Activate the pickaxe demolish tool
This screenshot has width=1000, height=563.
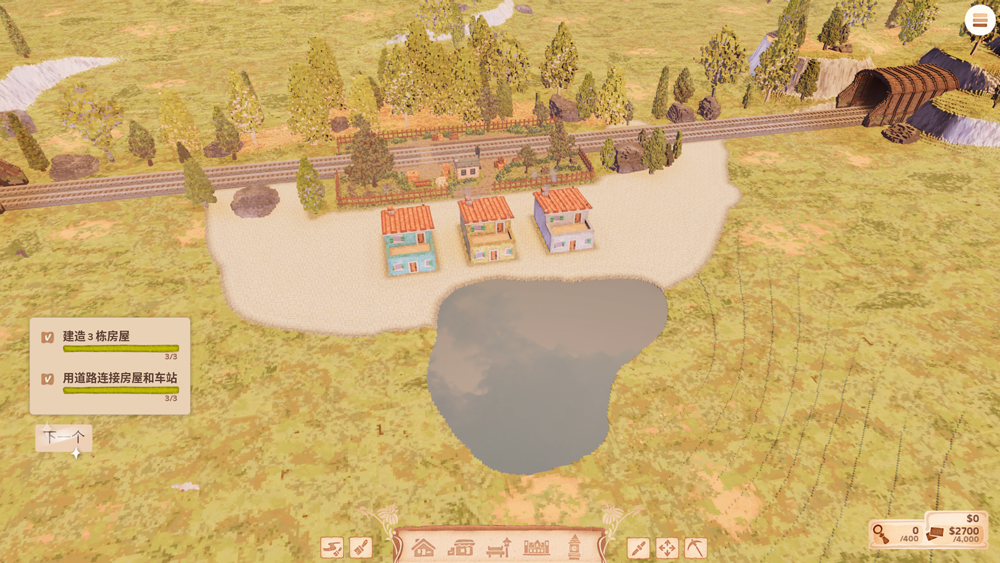pos(695,547)
